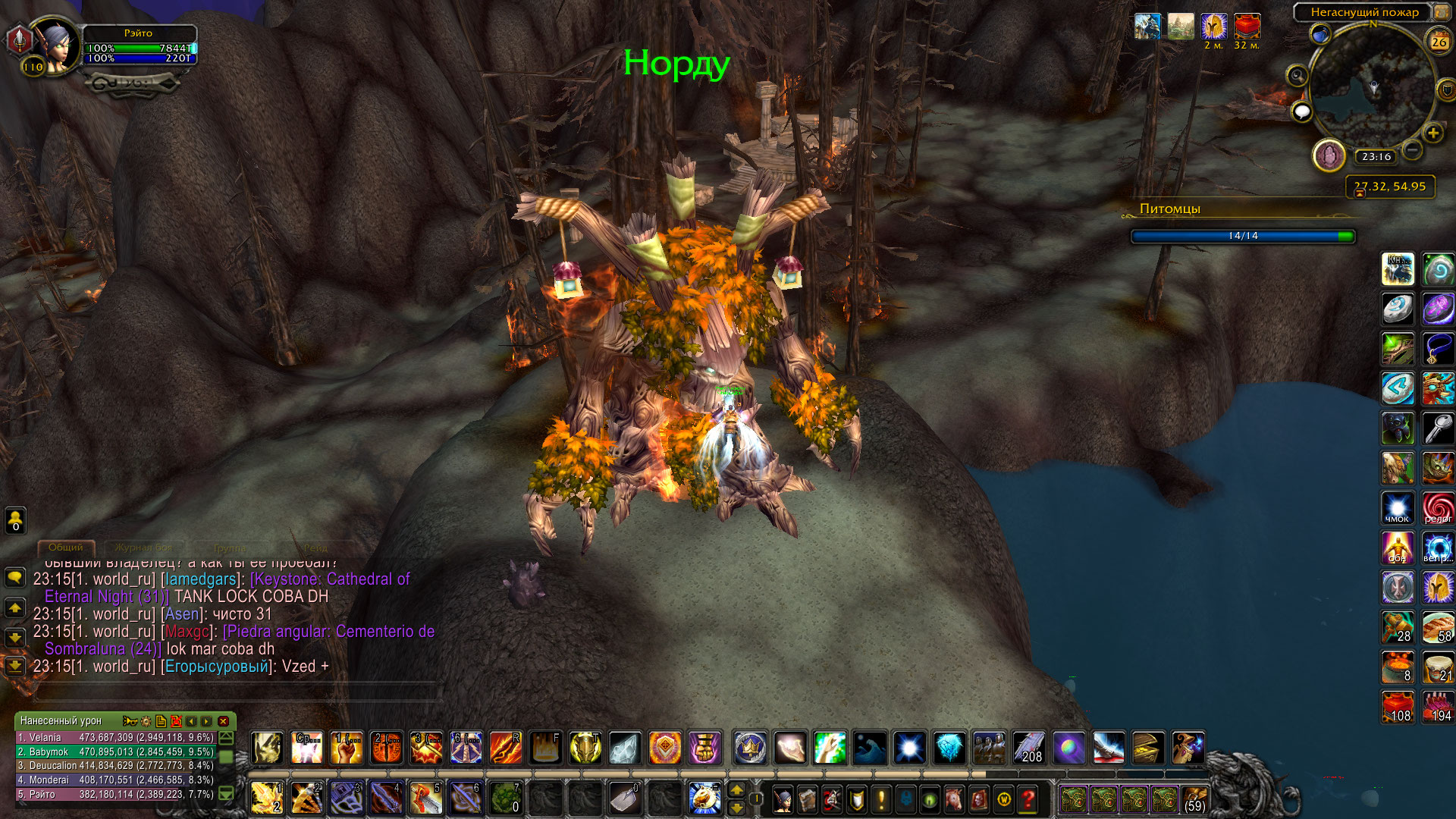Open the backpack showing 59 free slots

[x=1194, y=799]
